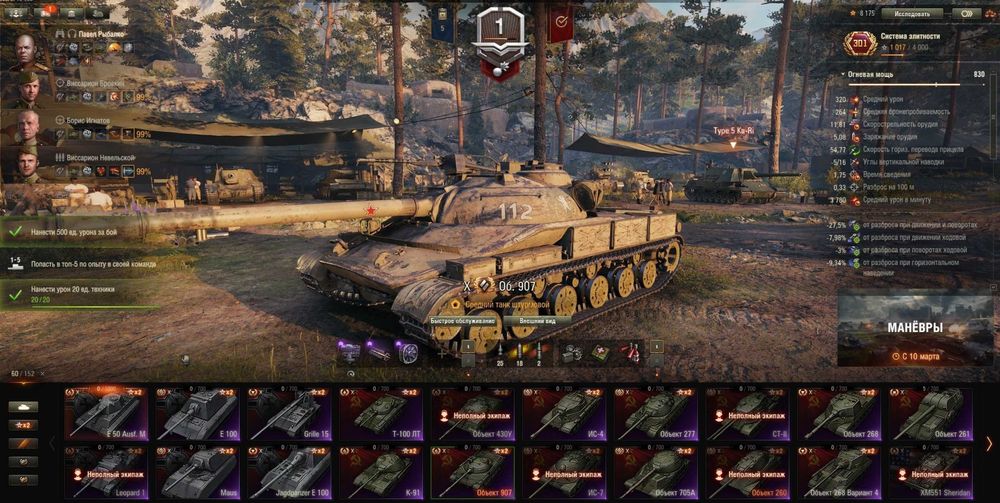Open crew member Борис Игнатов
The height and width of the screenshot is (503, 1000).
coord(30,127)
